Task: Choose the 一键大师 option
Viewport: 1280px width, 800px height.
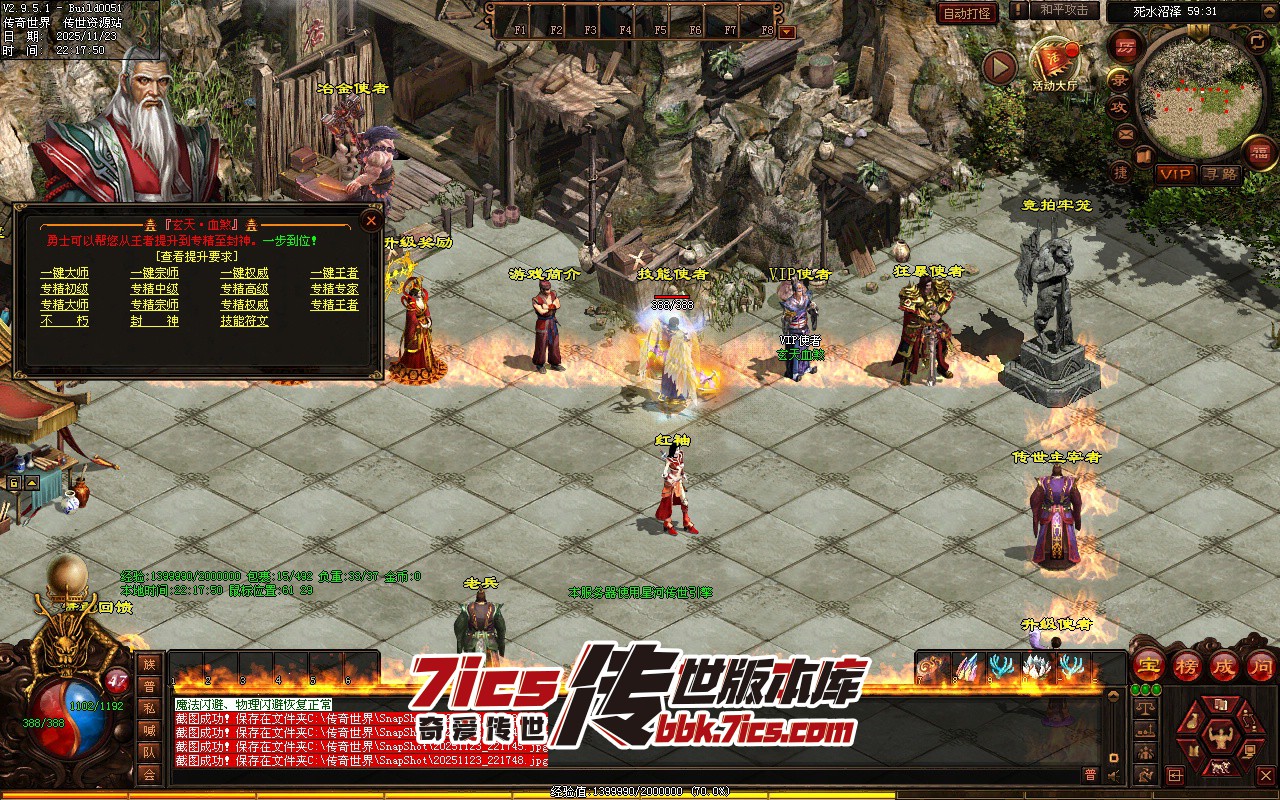Action: coord(64,273)
